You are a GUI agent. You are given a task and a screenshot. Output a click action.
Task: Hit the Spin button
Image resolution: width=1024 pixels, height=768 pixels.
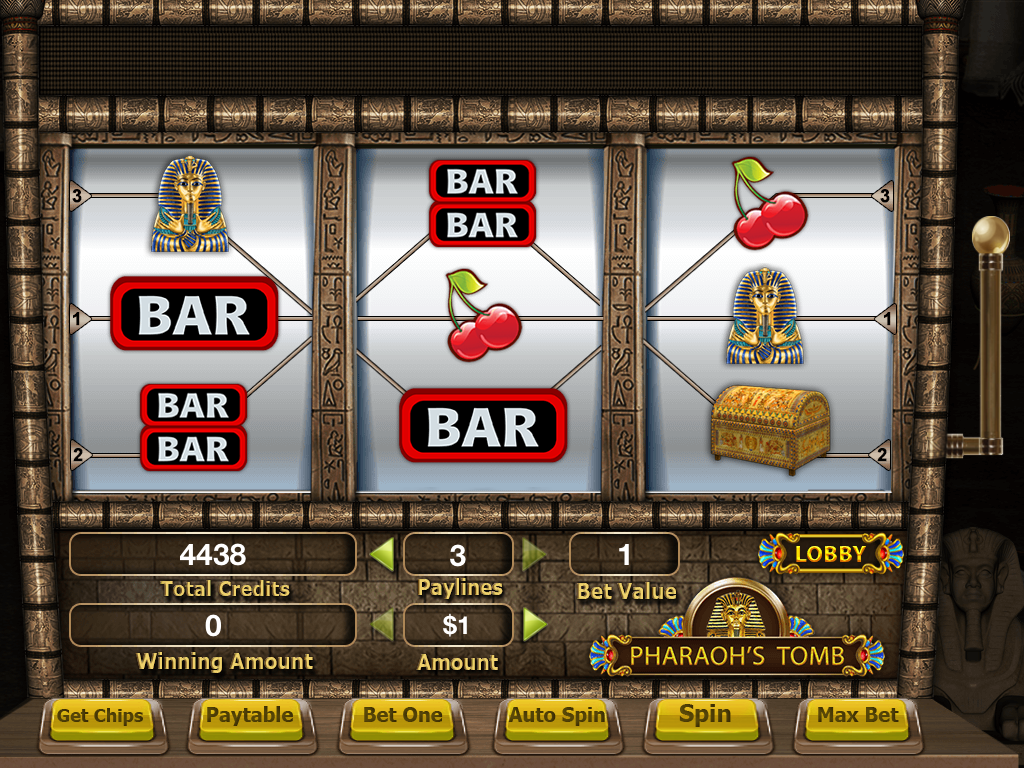point(705,716)
